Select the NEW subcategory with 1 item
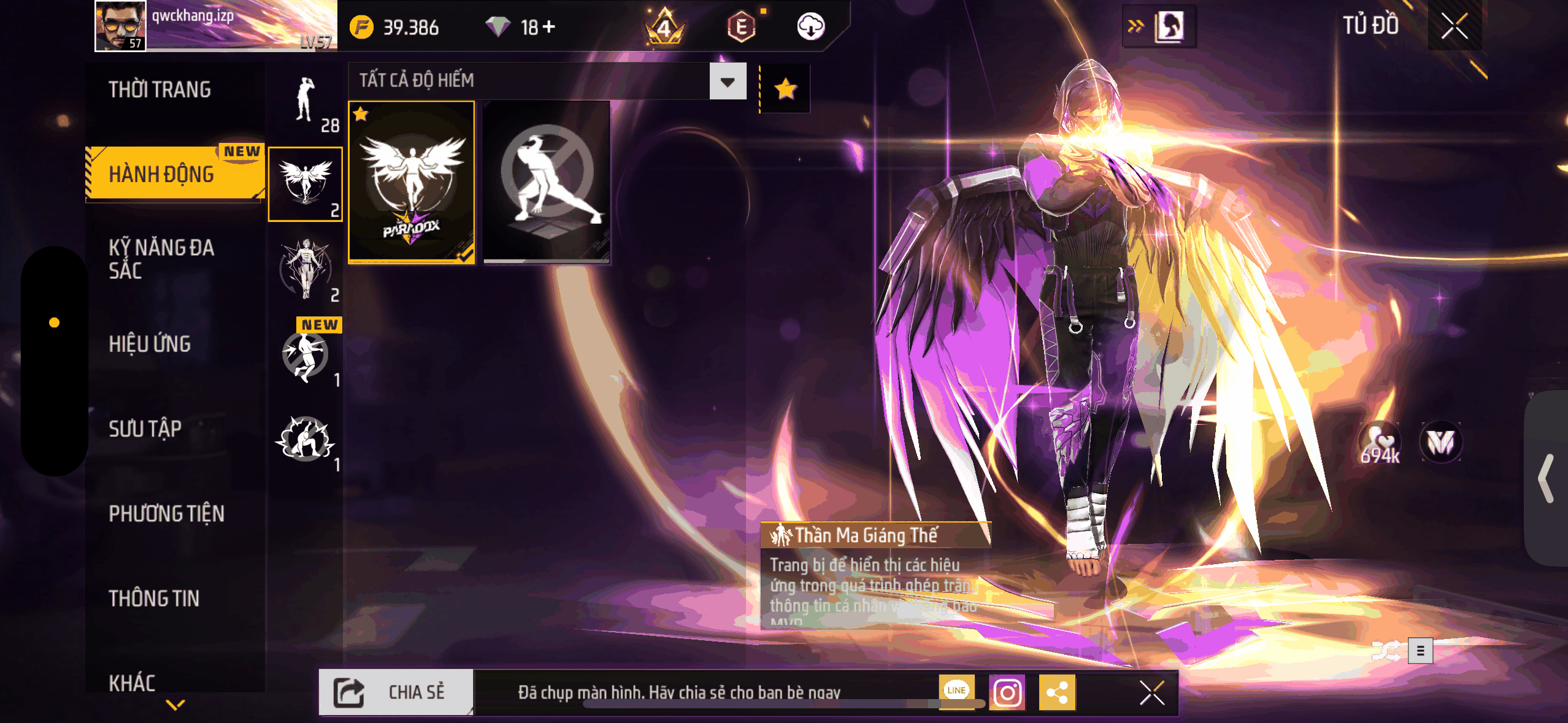This screenshot has height=723, width=1568. pyautogui.click(x=306, y=356)
